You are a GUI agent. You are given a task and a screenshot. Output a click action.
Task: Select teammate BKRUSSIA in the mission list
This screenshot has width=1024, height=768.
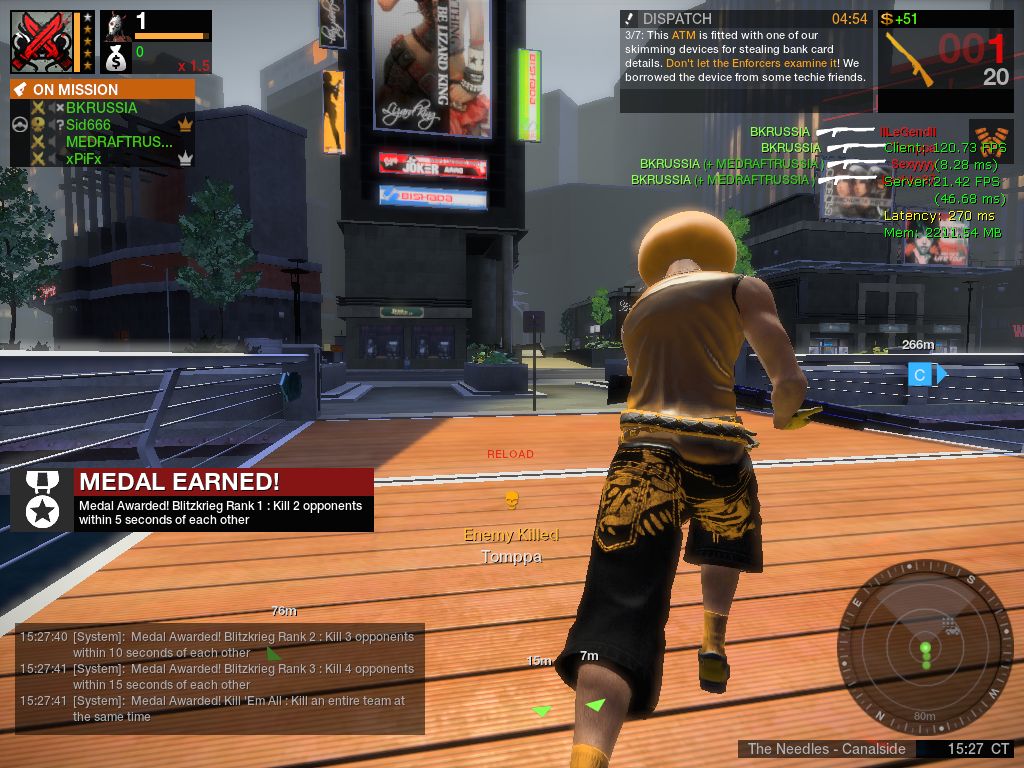pyautogui.click(x=101, y=108)
